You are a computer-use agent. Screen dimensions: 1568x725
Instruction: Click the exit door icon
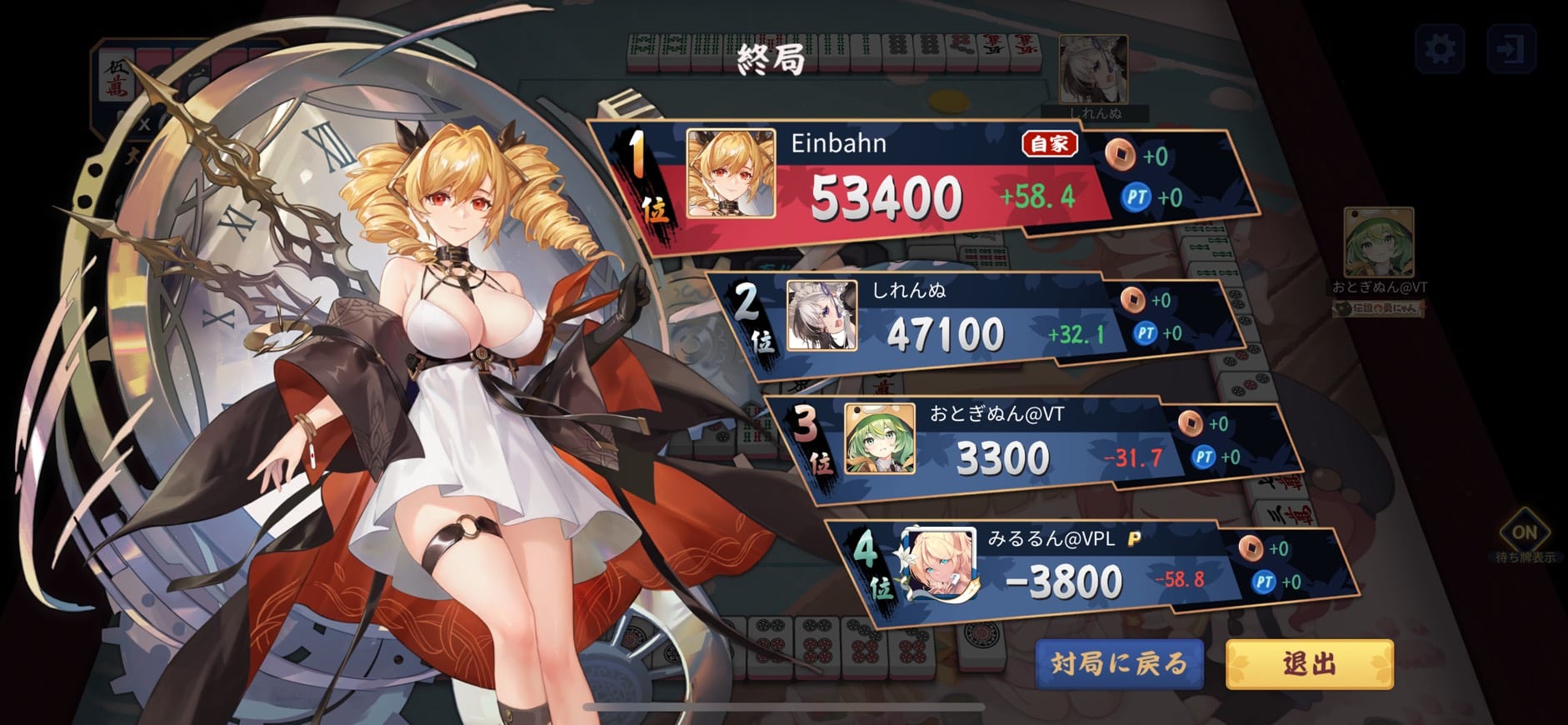click(1511, 49)
